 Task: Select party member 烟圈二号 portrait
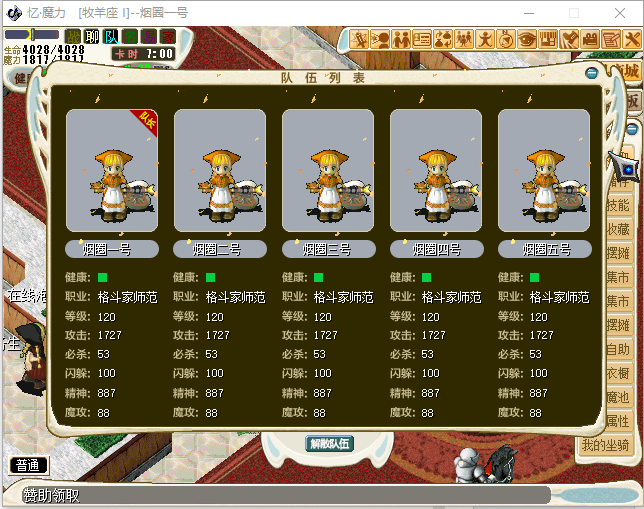tap(219, 171)
